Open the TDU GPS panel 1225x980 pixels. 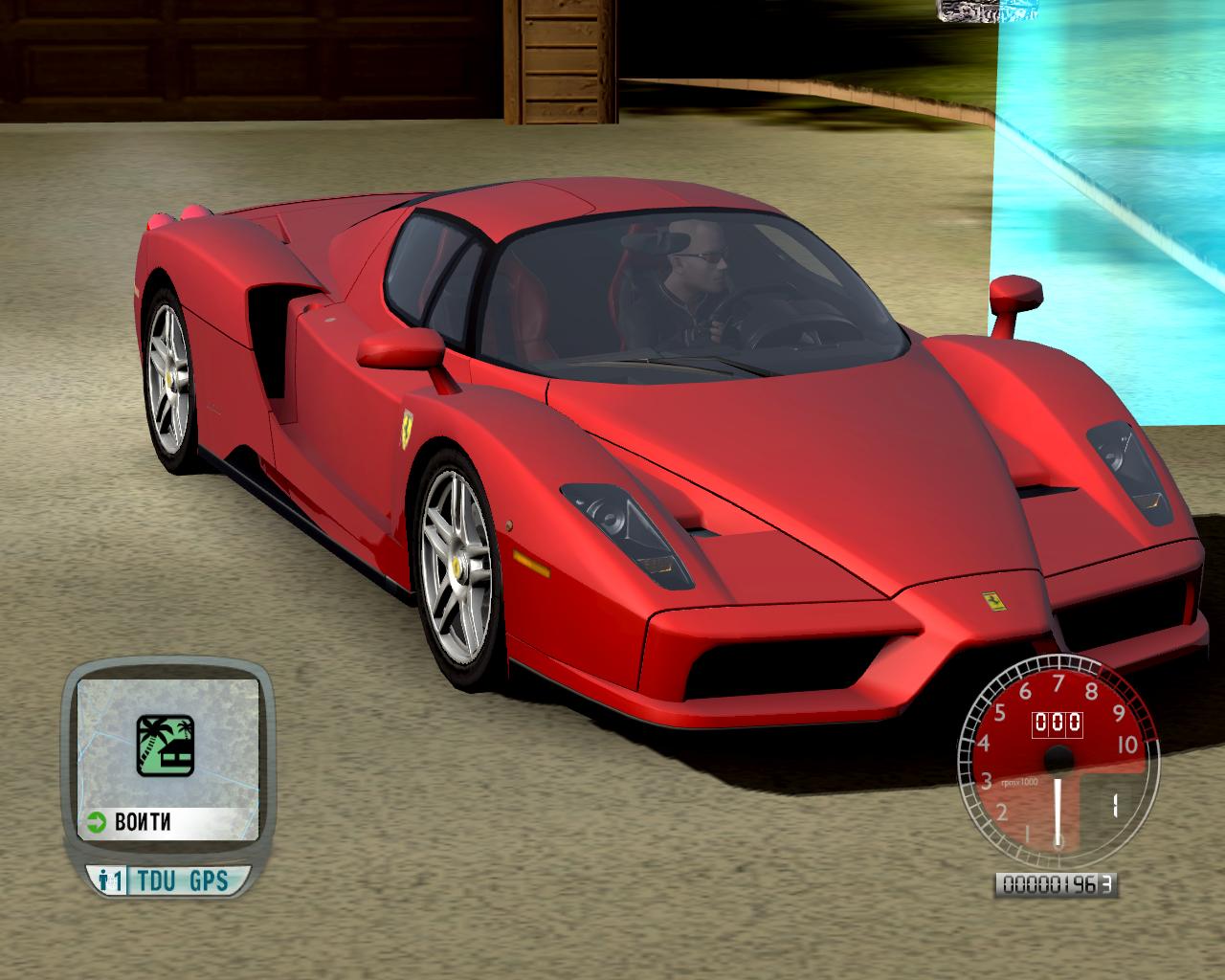click(182, 880)
